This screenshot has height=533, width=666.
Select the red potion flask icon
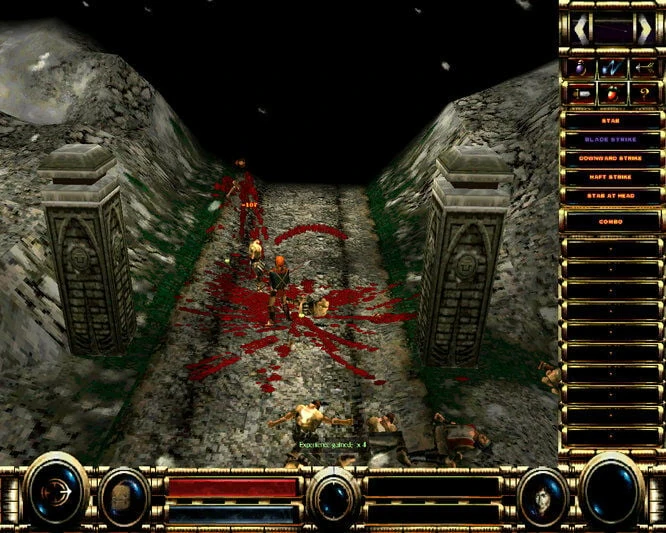point(613,93)
